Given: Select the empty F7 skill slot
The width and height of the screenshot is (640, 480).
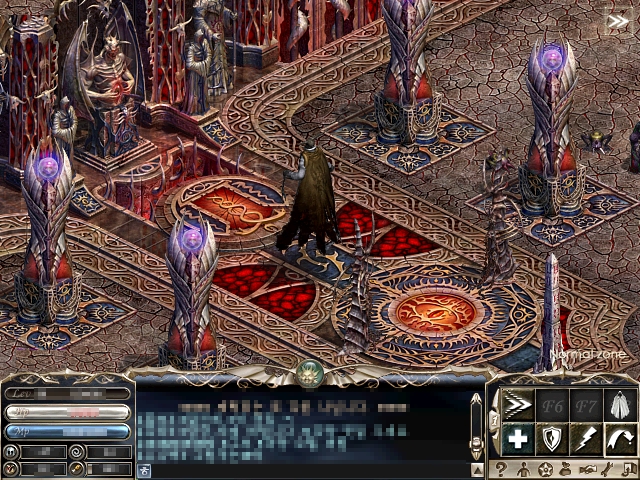Looking at the screenshot, I should click(x=585, y=405).
